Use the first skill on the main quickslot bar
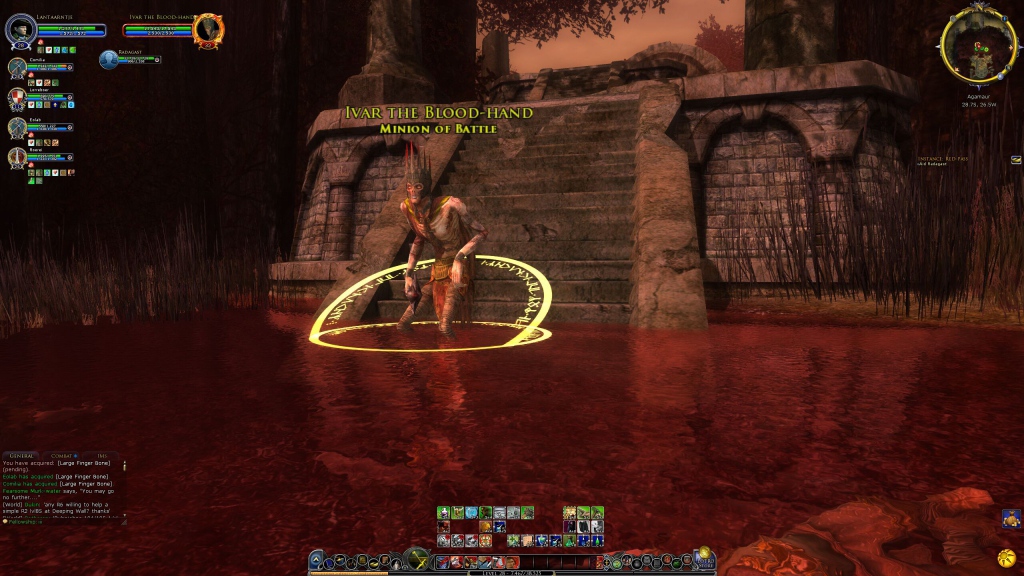 pyautogui.click(x=443, y=562)
